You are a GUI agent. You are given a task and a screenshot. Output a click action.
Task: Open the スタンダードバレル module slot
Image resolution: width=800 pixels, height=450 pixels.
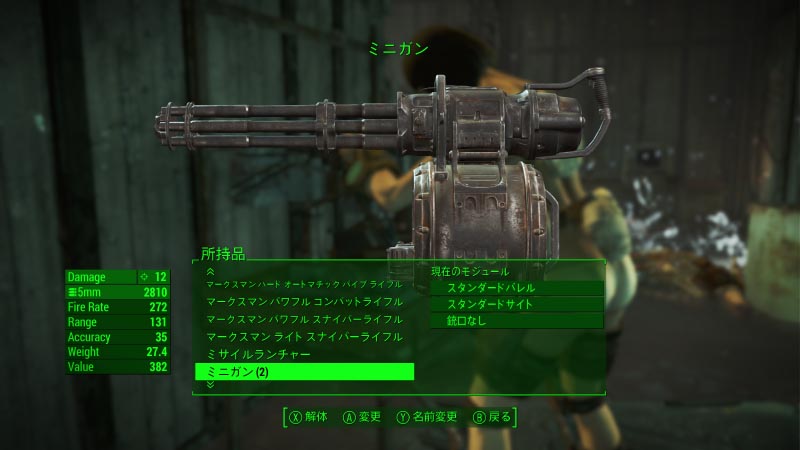pos(516,288)
